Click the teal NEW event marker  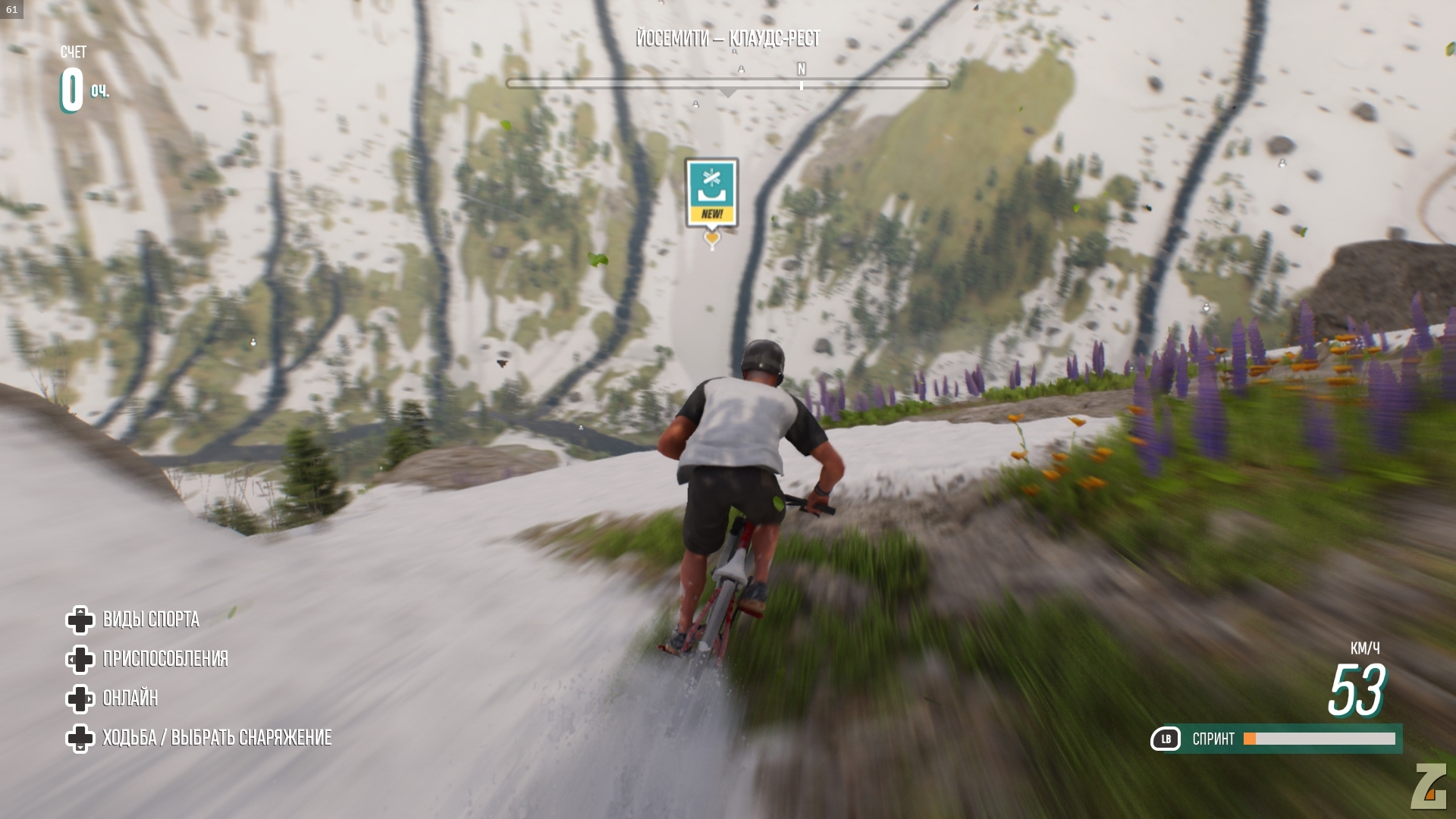711,193
